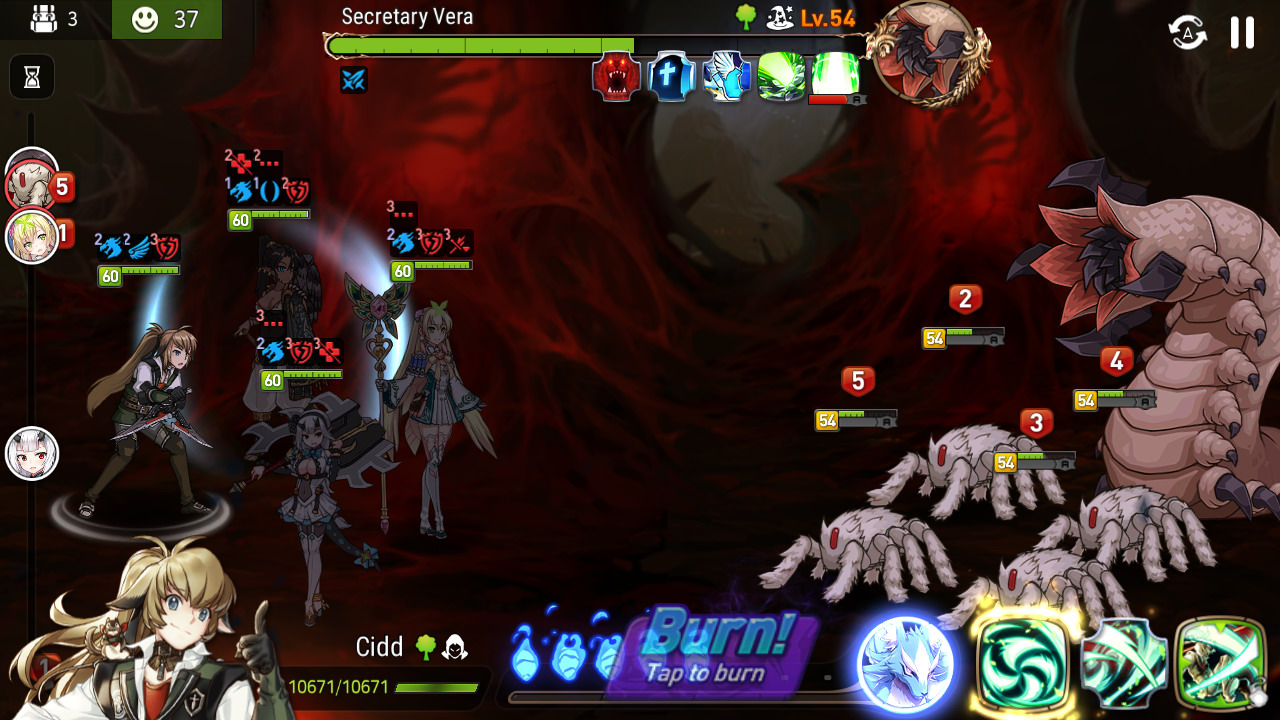Inspect the crossed swords debuff under boss bar
Image resolution: width=1280 pixels, height=720 pixels.
pos(353,80)
